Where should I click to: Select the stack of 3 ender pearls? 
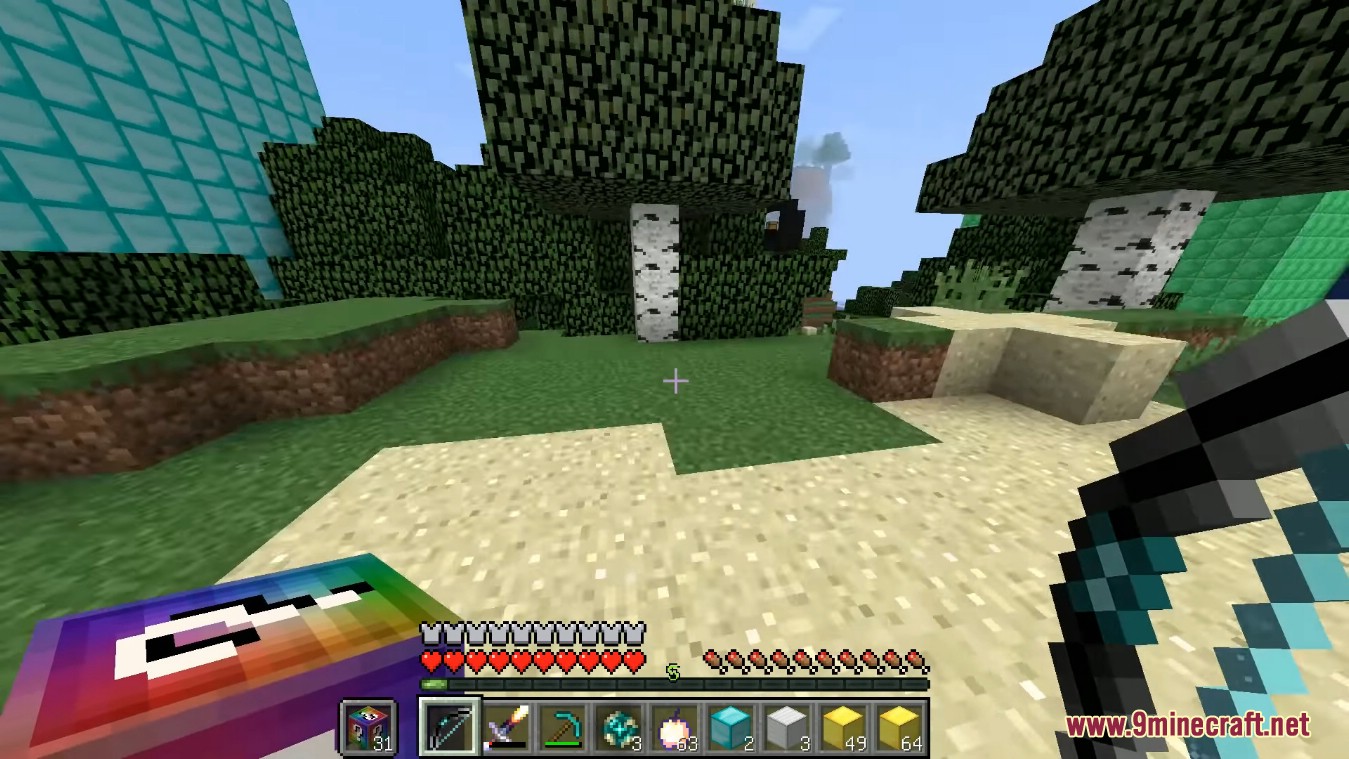coord(618,728)
